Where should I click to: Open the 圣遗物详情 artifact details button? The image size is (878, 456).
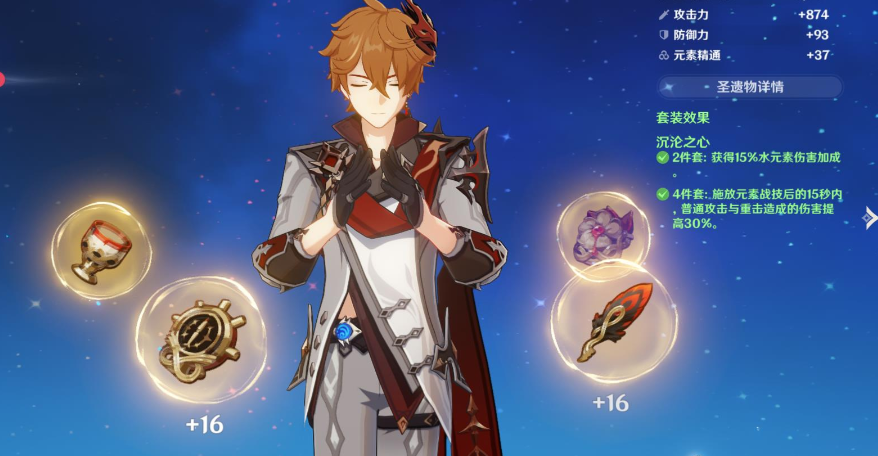[749, 87]
